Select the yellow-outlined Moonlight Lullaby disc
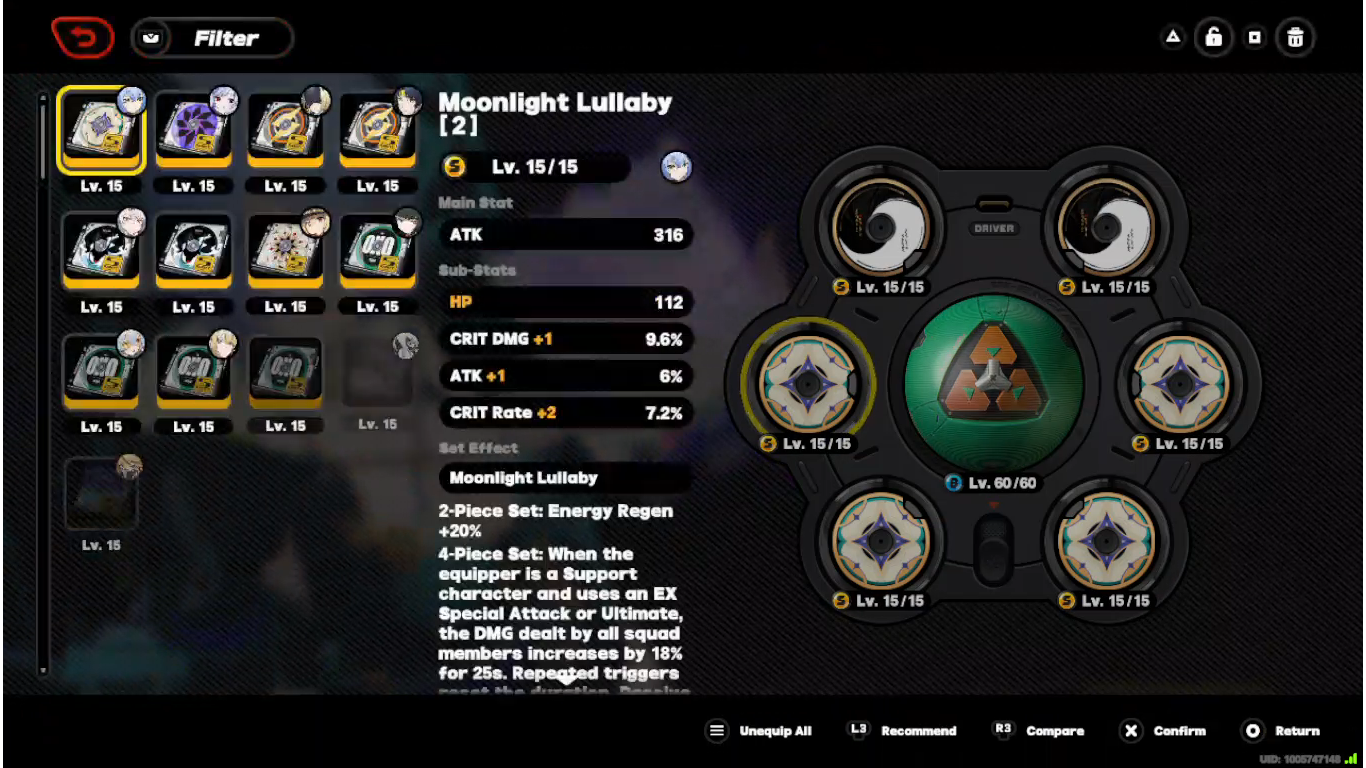The image size is (1366, 768). (101, 131)
